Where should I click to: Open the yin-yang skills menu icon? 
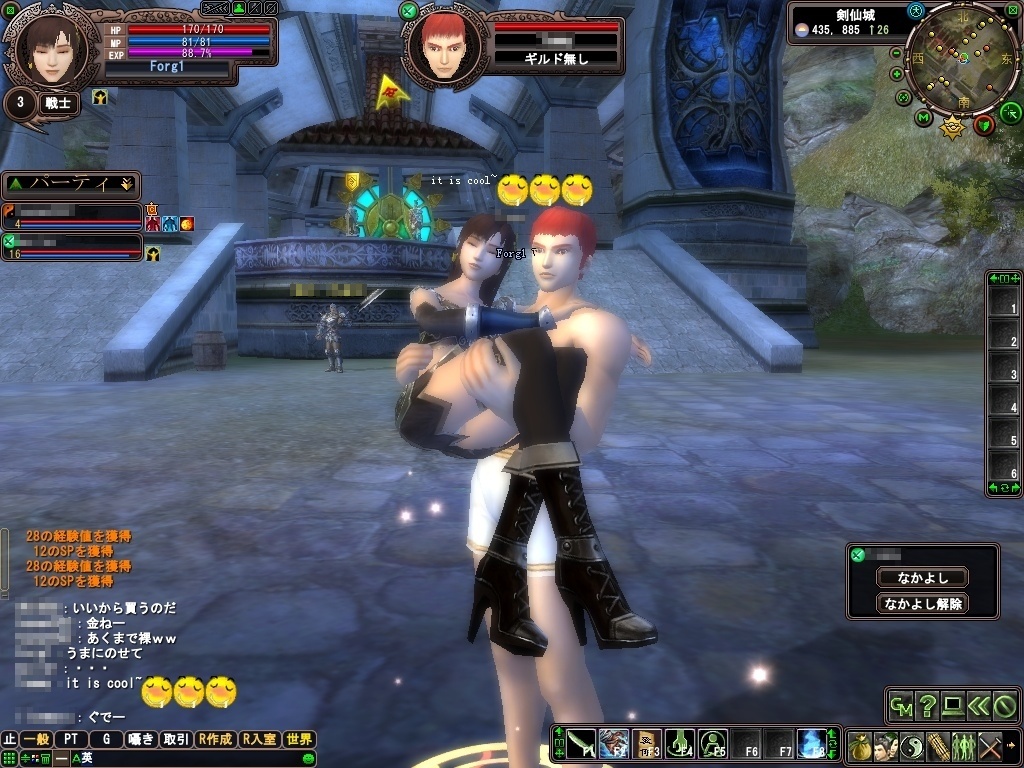pos(911,745)
